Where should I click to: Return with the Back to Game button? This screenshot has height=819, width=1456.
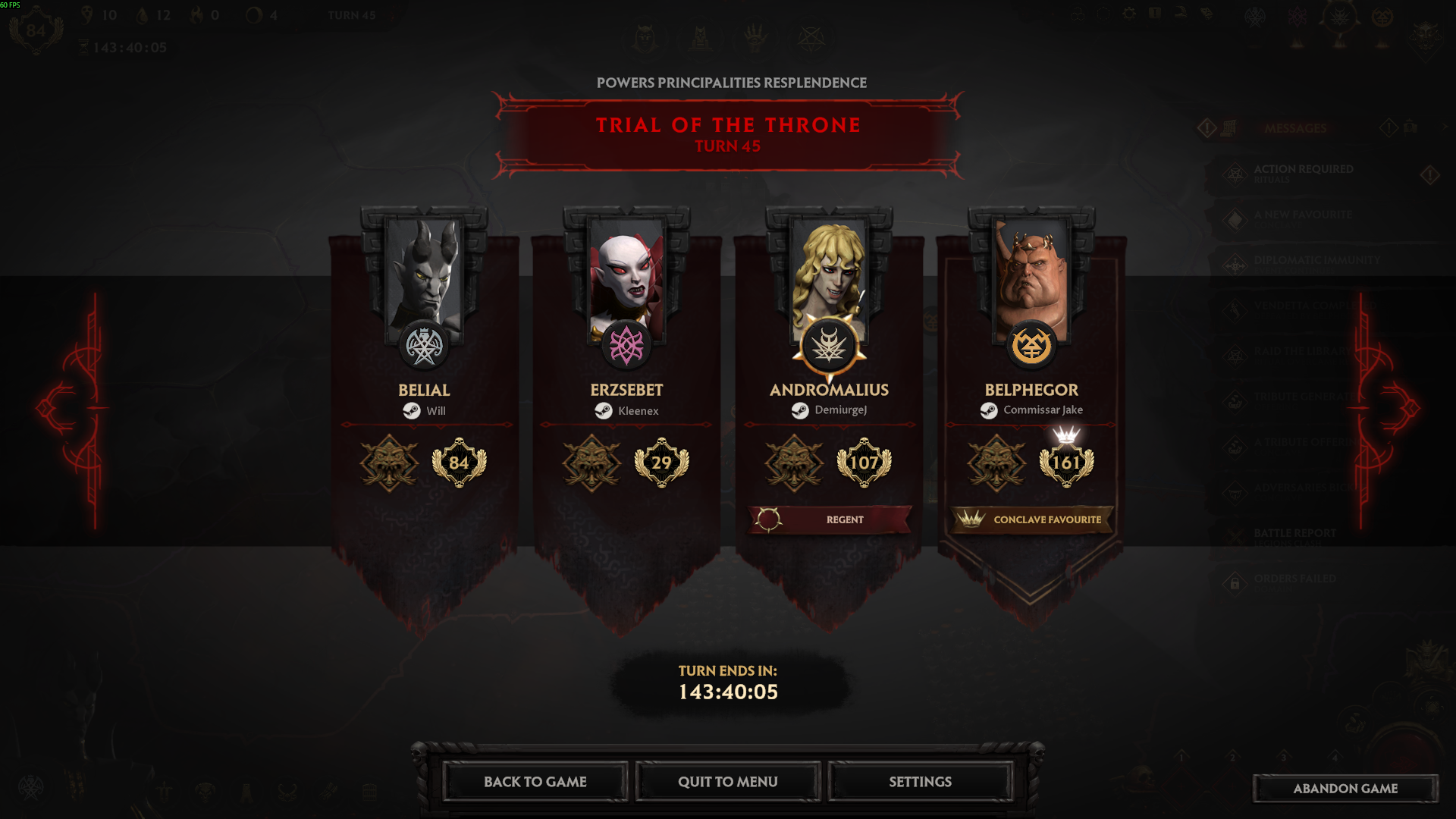tap(535, 782)
